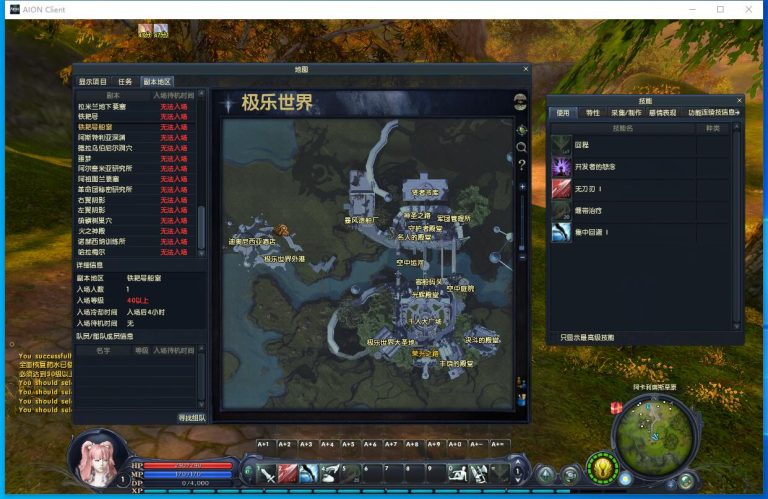The height and width of the screenshot is (499, 768).
Task: Select the 回程 skill icon
Action: pyautogui.click(x=562, y=144)
